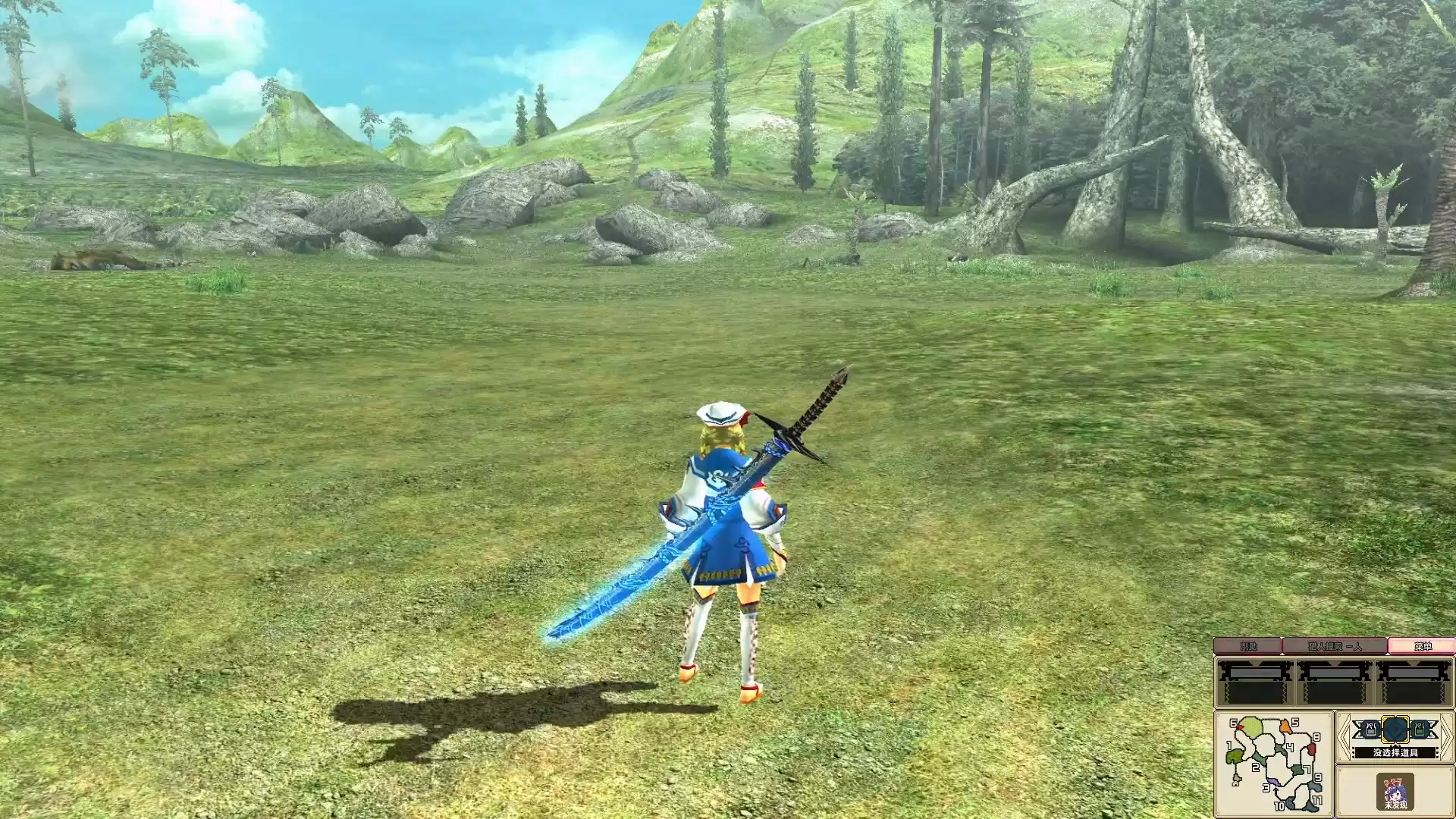Click the red player arrow on the minimap
Screen dimensions: 1456x819
click(x=1240, y=727)
